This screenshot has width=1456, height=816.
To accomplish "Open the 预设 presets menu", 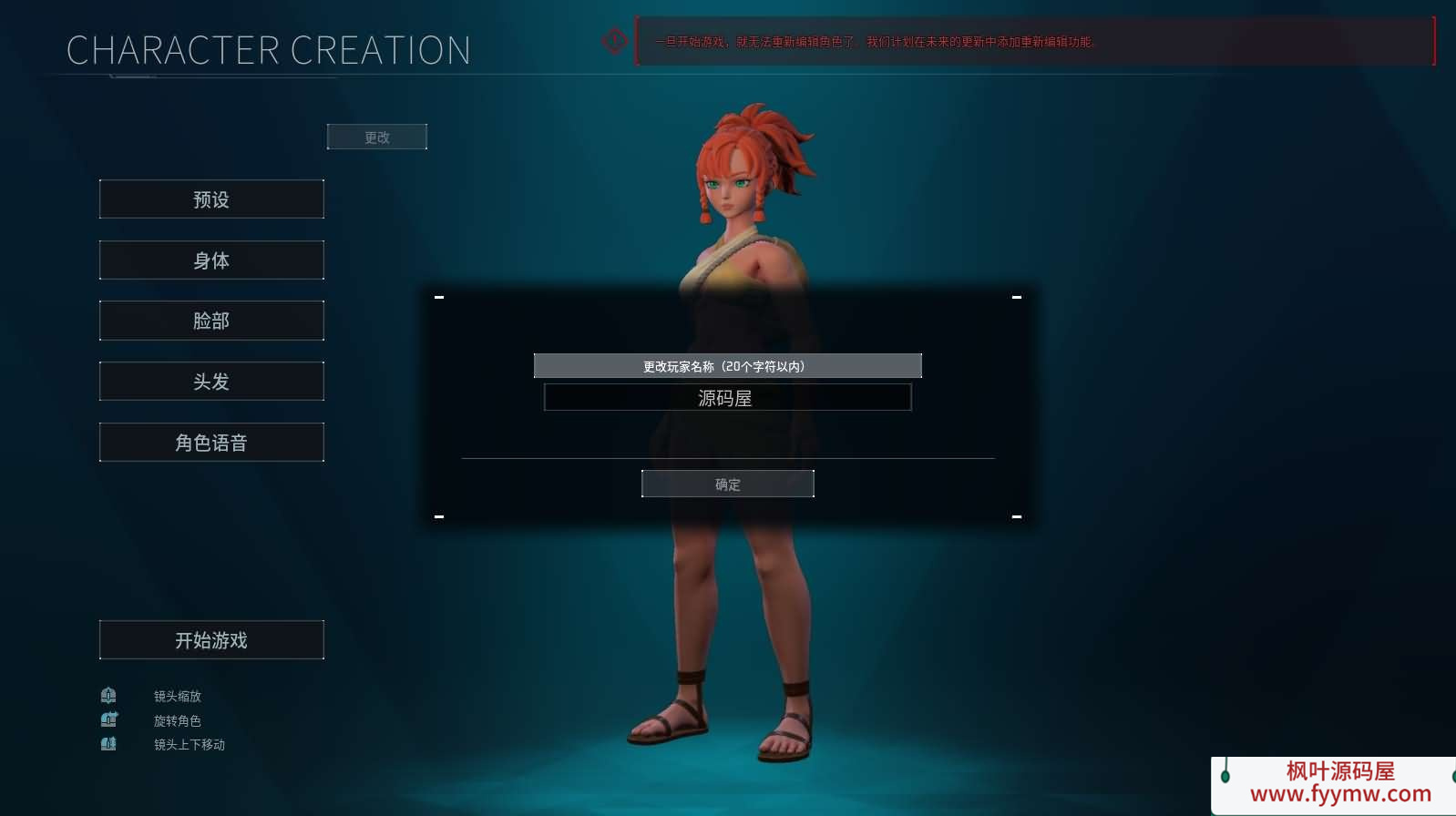I will (x=211, y=199).
